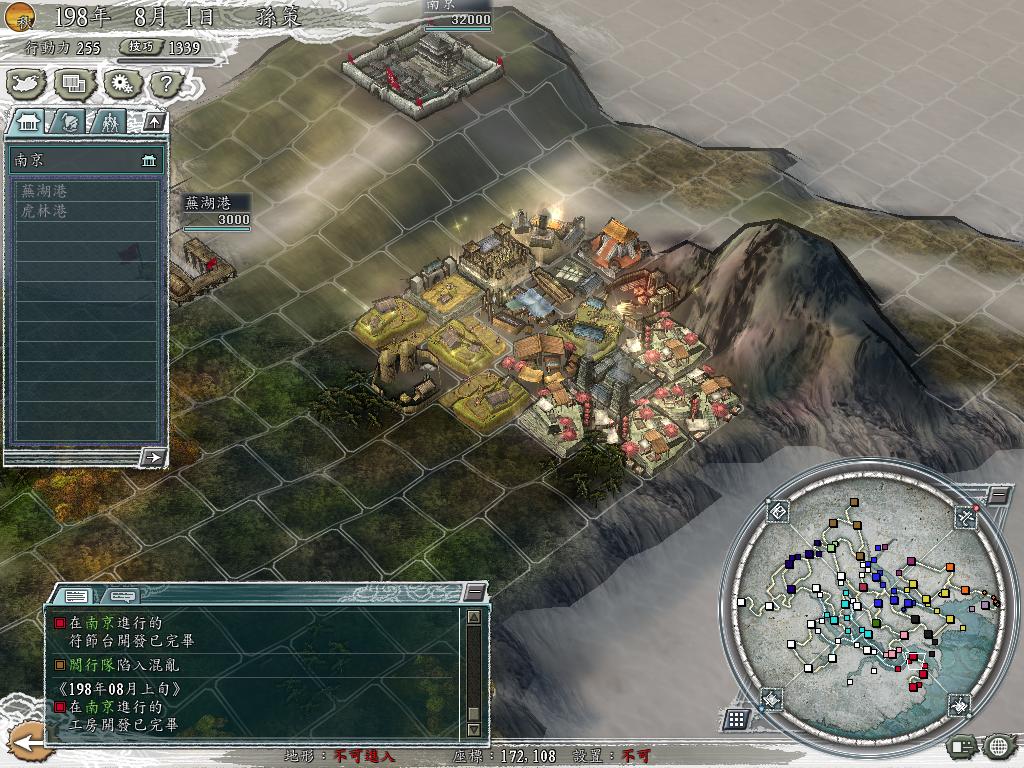
Task: Click the orange back arrow button
Action: tap(26, 742)
